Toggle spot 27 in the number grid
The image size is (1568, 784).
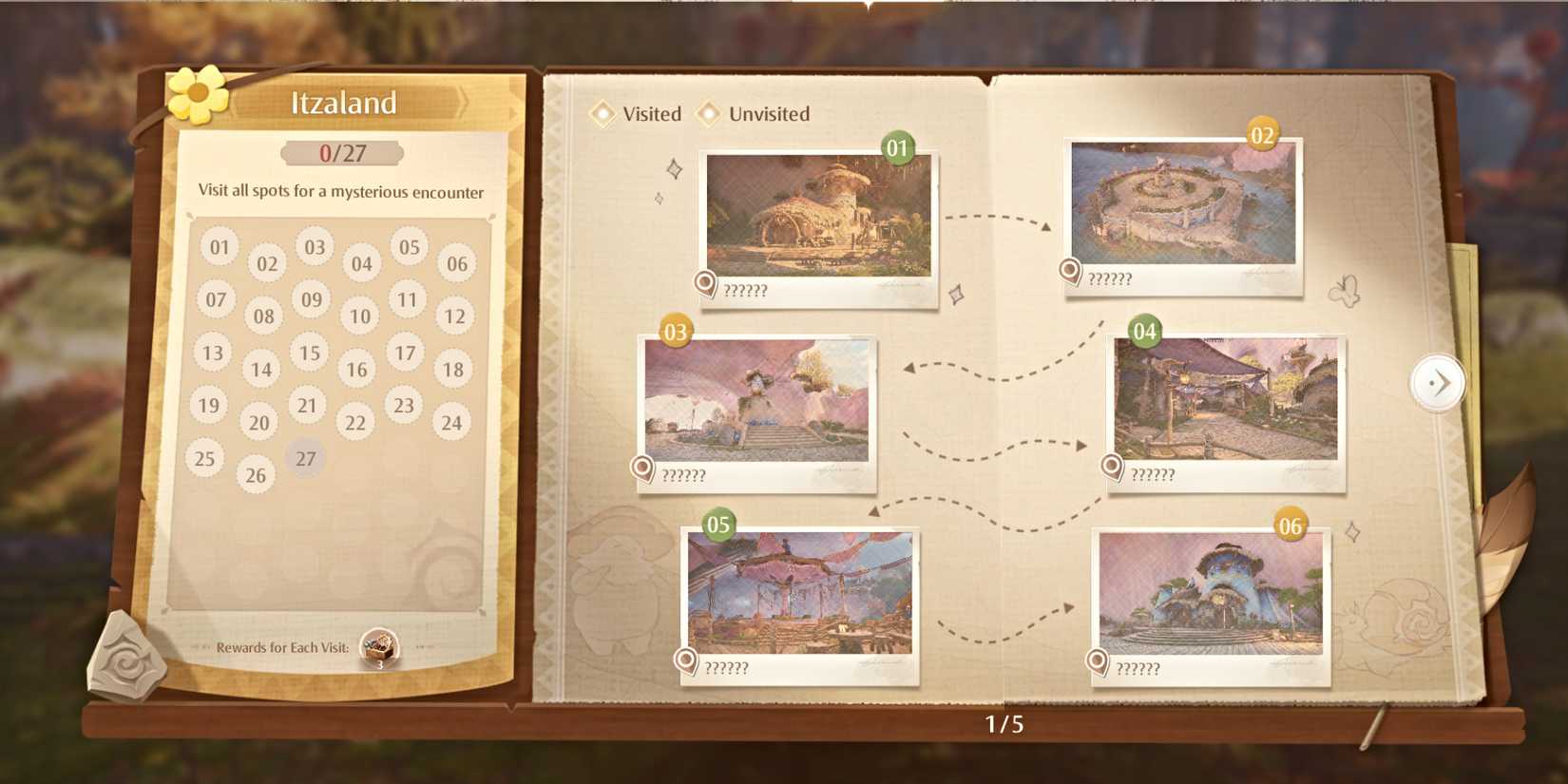[305, 458]
